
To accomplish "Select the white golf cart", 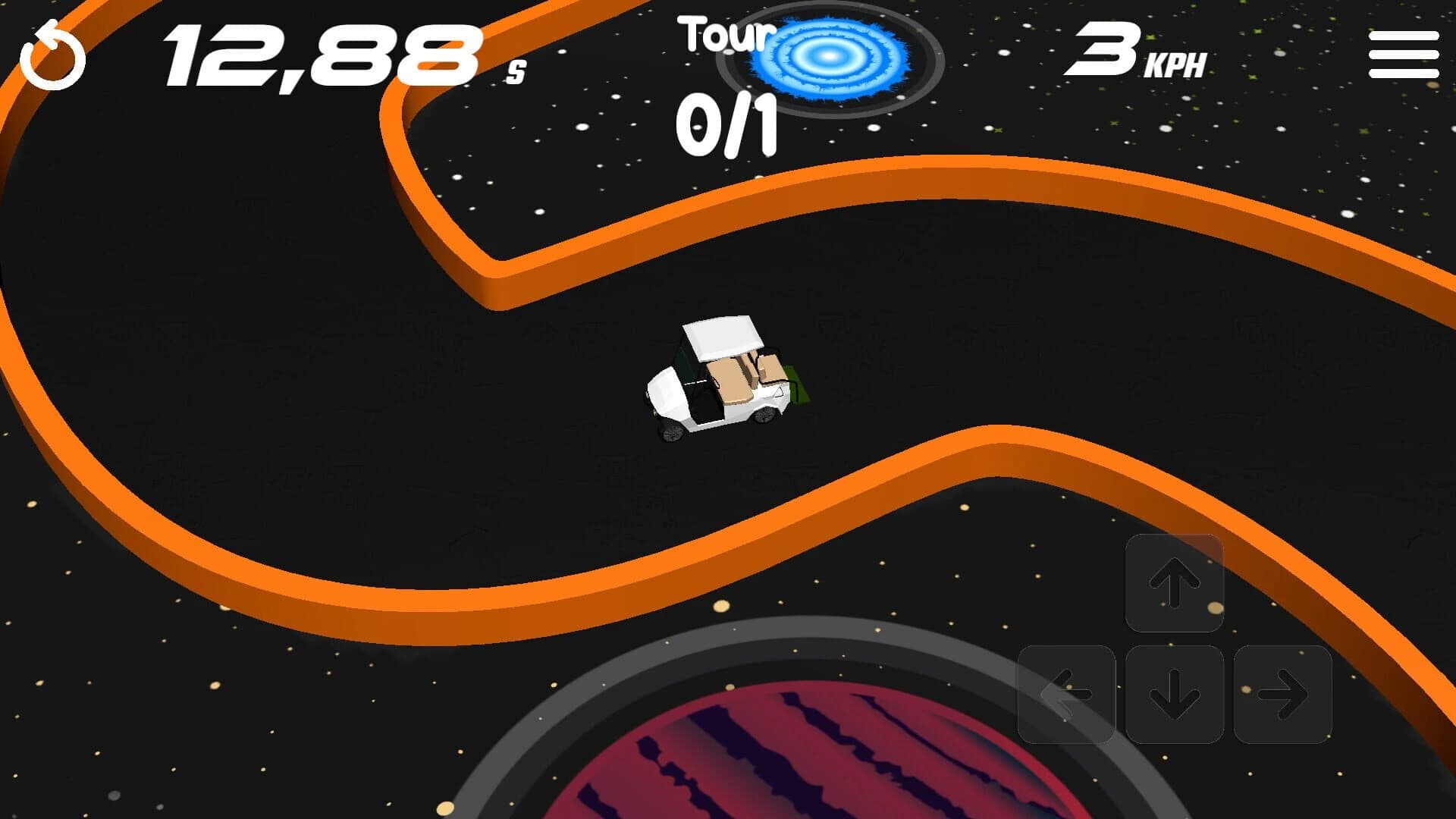I will (x=720, y=379).
